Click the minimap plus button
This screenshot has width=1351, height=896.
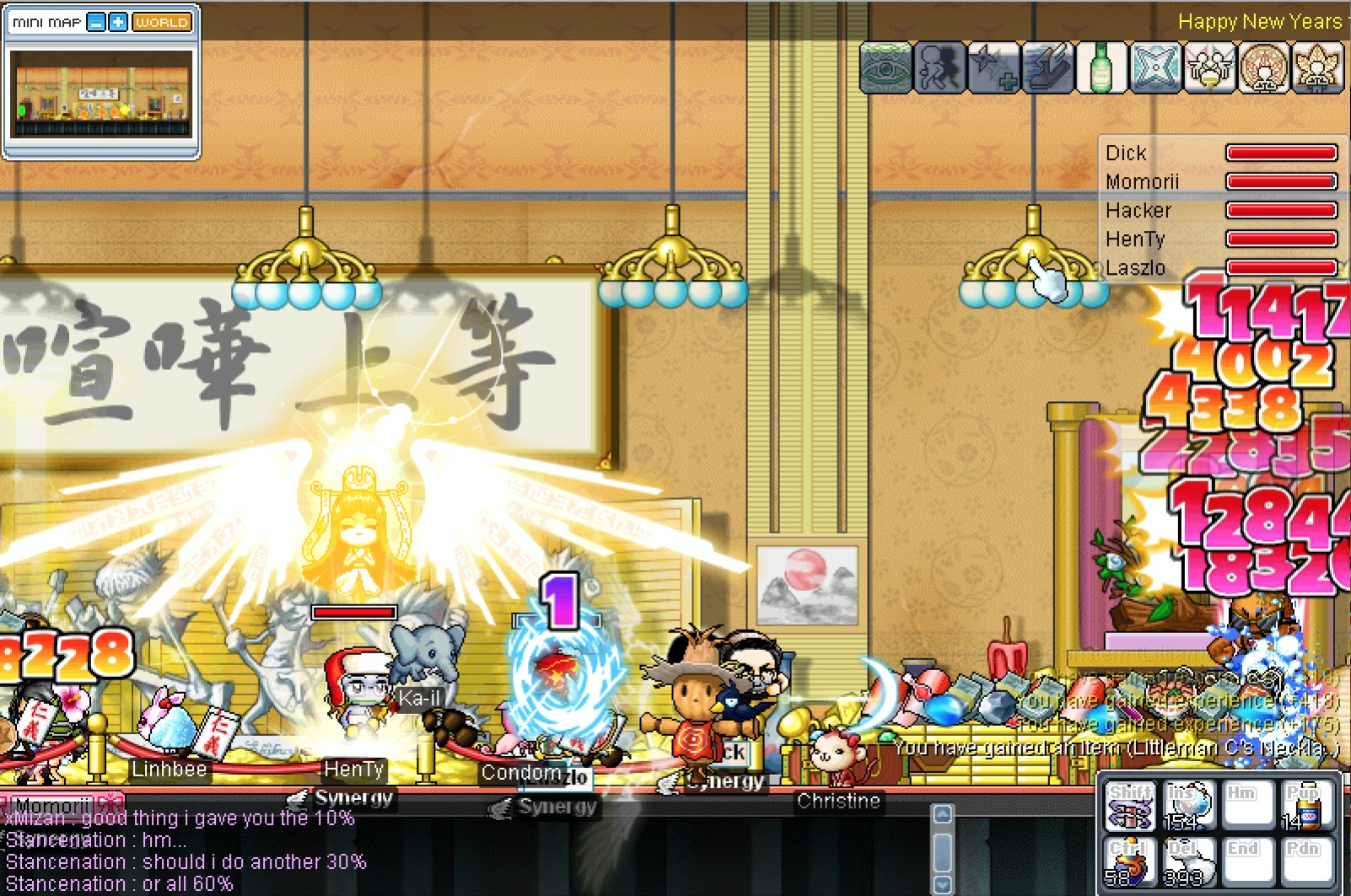[118, 23]
